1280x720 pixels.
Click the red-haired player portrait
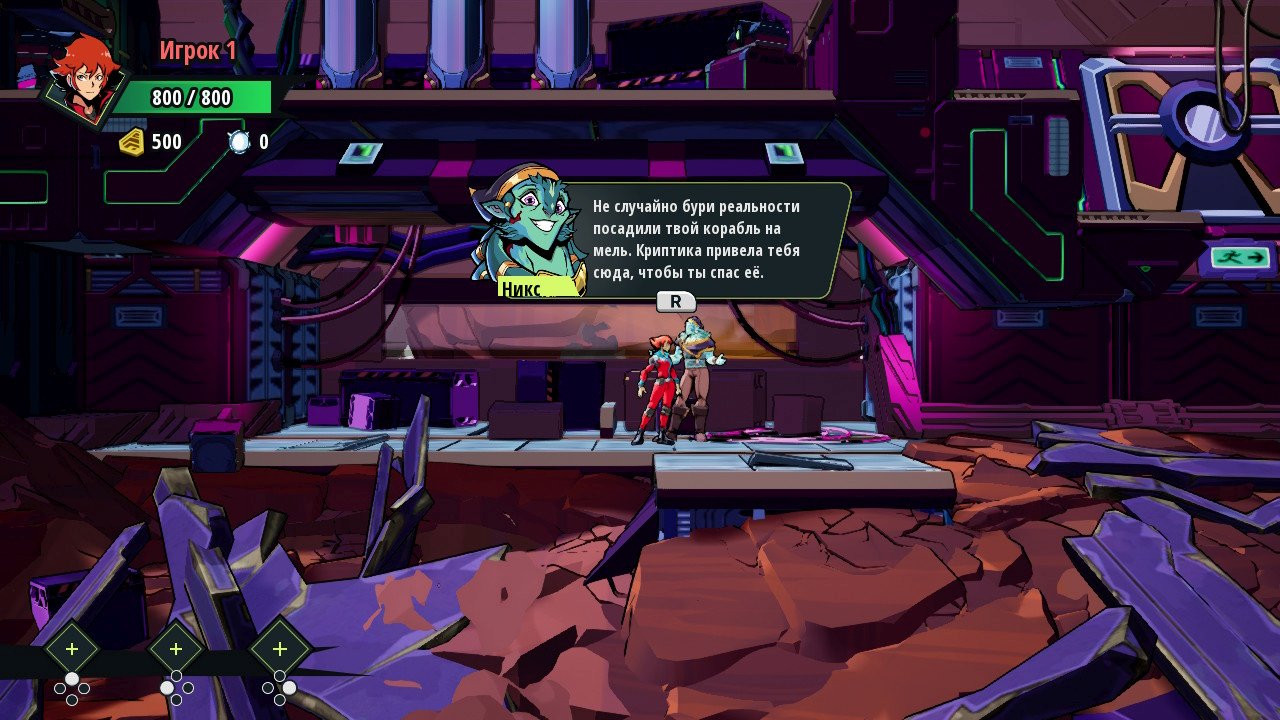87,82
